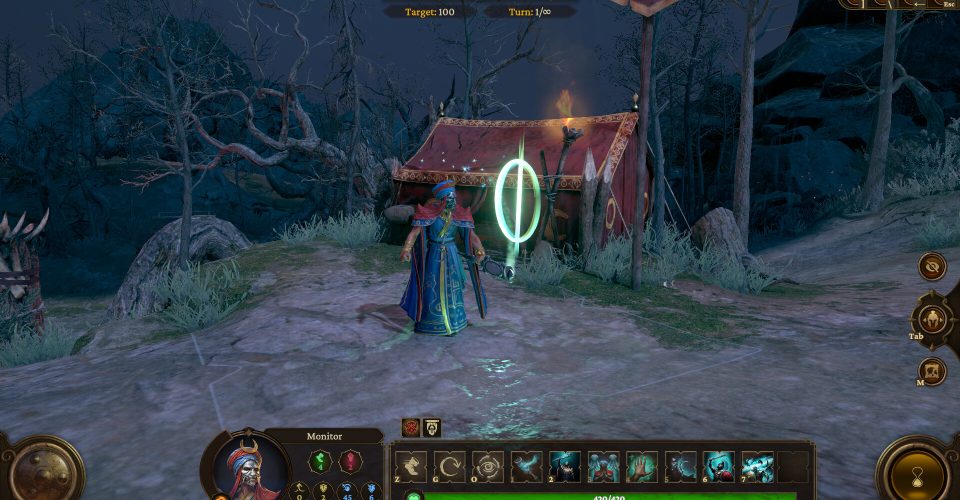960x500 pixels.
Task: Toggle the crossed-out eye visibility button
Action: click(x=933, y=266)
